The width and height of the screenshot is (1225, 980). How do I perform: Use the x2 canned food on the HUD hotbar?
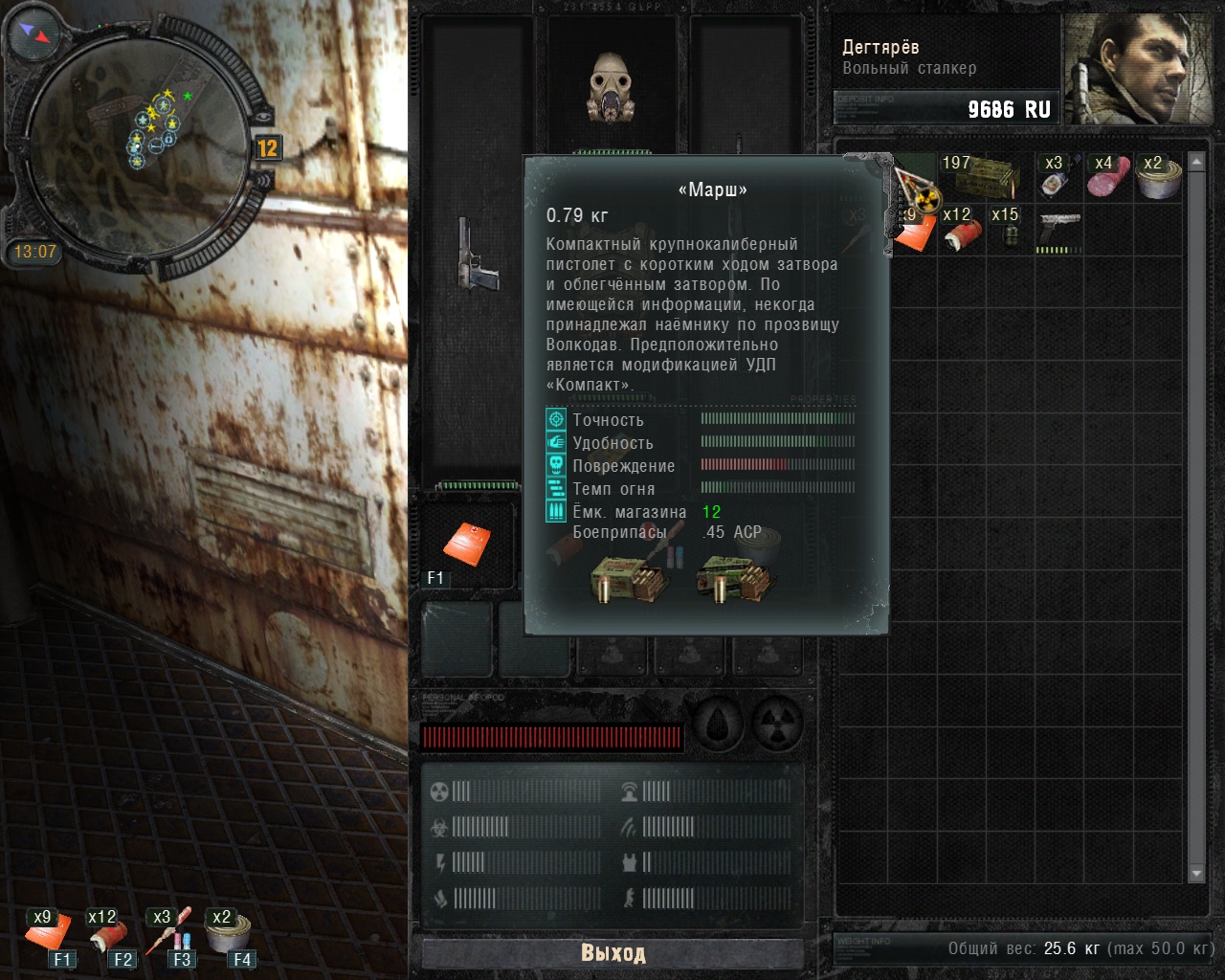tap(228, 933)
